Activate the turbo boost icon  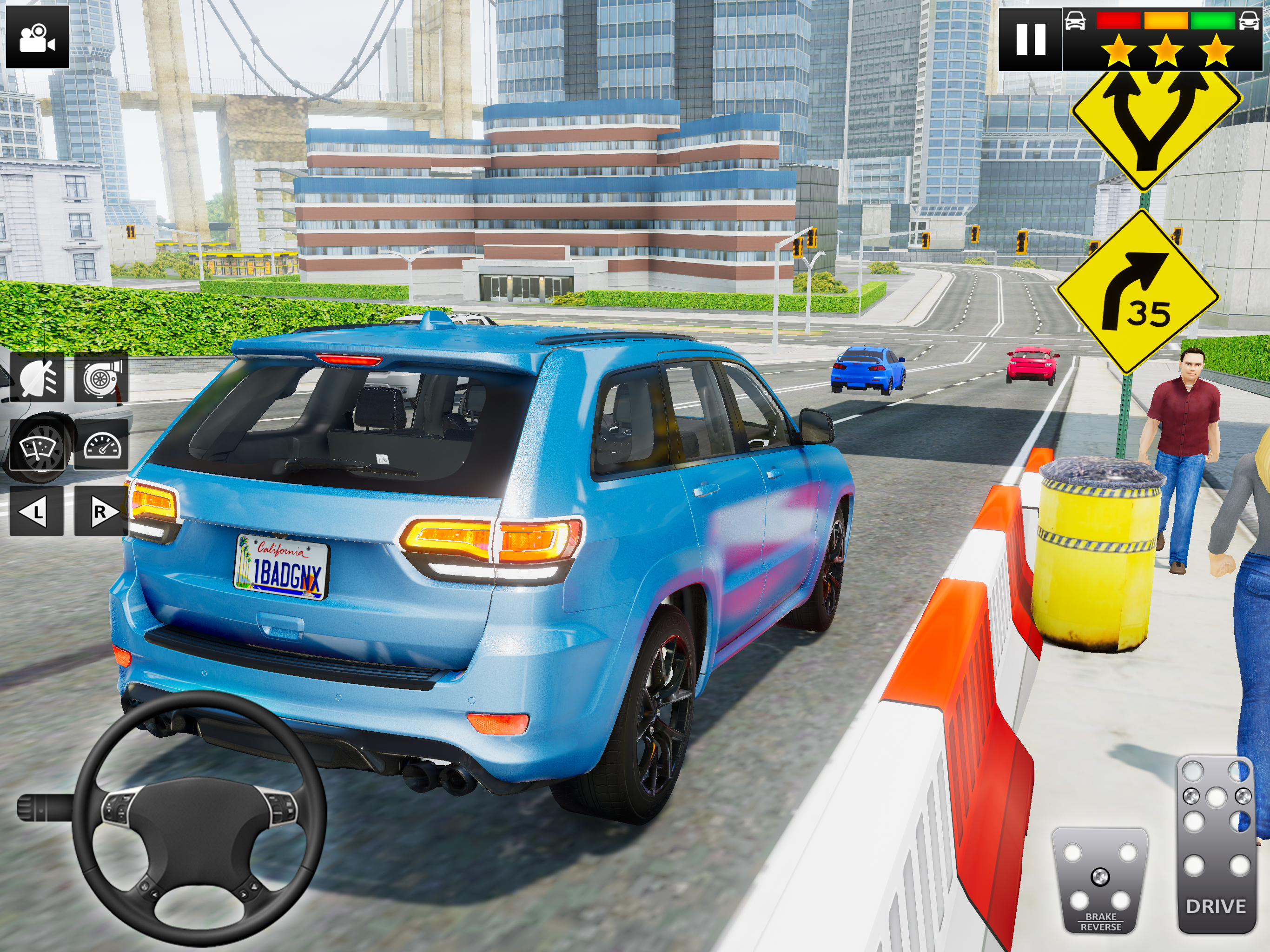[x=101, y=378]
